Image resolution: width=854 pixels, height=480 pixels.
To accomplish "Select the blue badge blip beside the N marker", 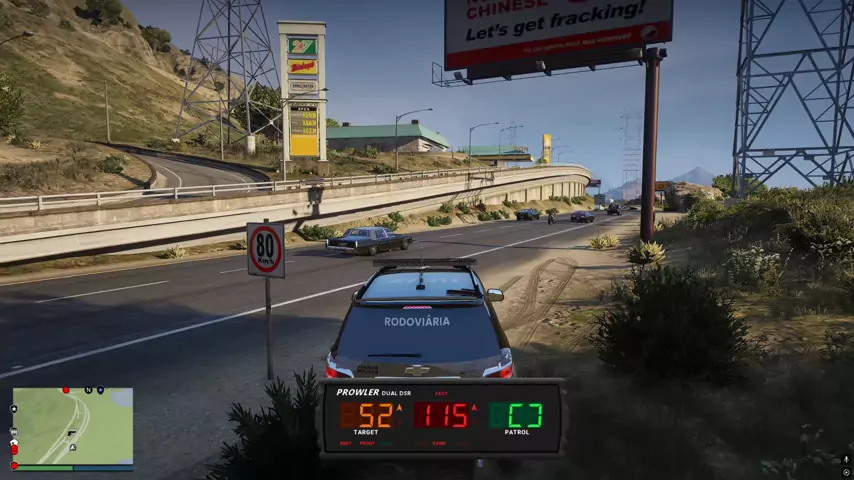I will pos(101,390).
